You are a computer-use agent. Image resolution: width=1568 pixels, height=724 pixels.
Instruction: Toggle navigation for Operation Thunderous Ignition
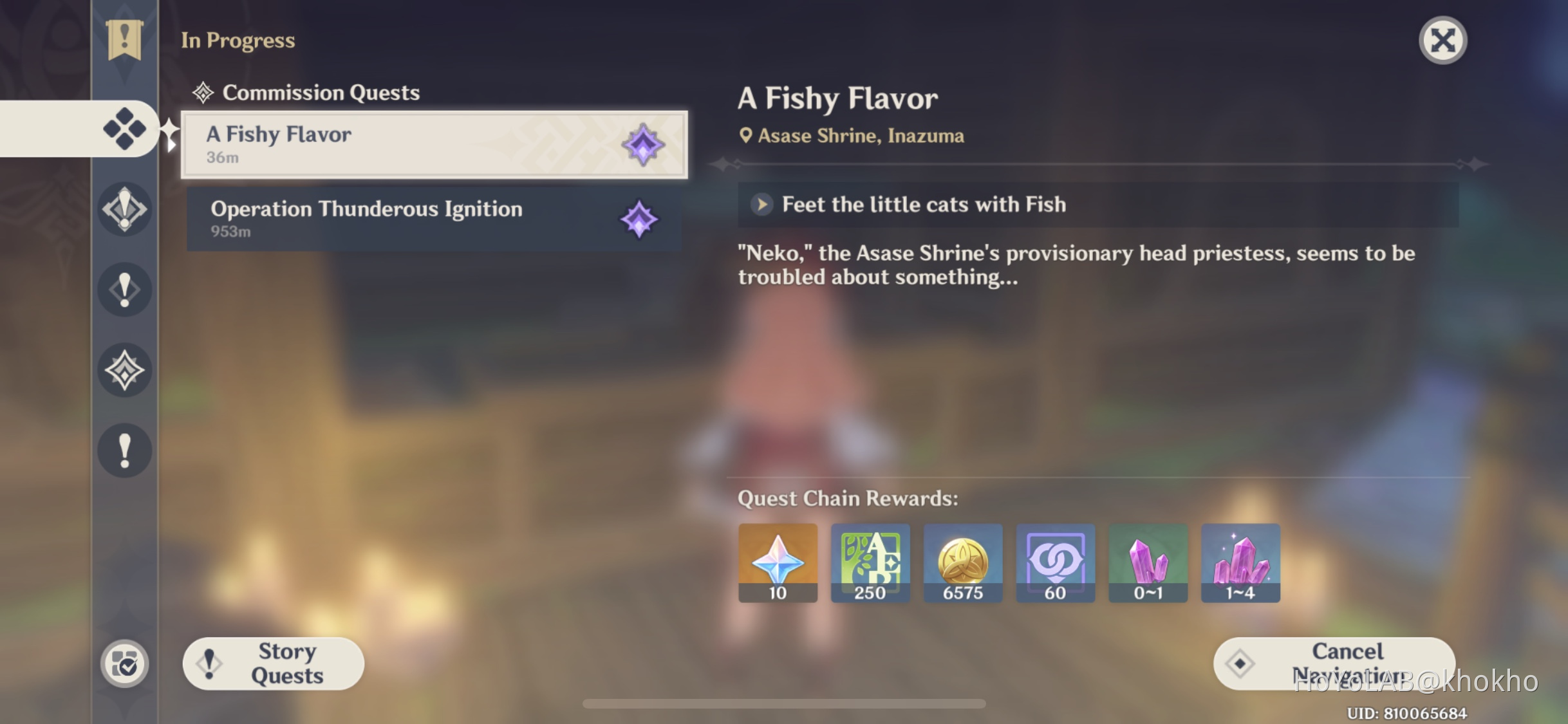638,219
